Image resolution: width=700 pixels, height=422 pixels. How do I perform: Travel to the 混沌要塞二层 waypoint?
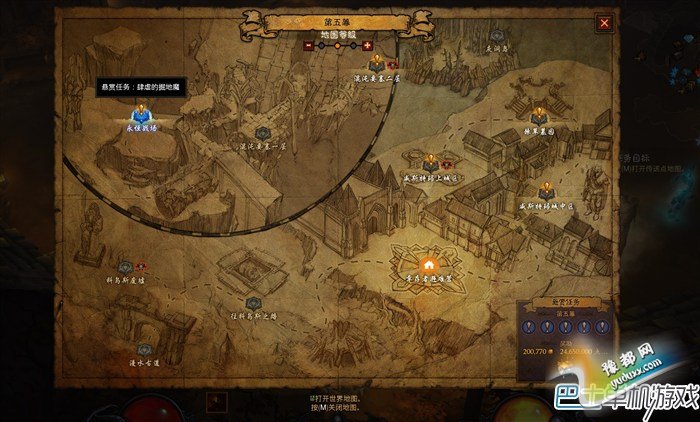click(376, 64)
